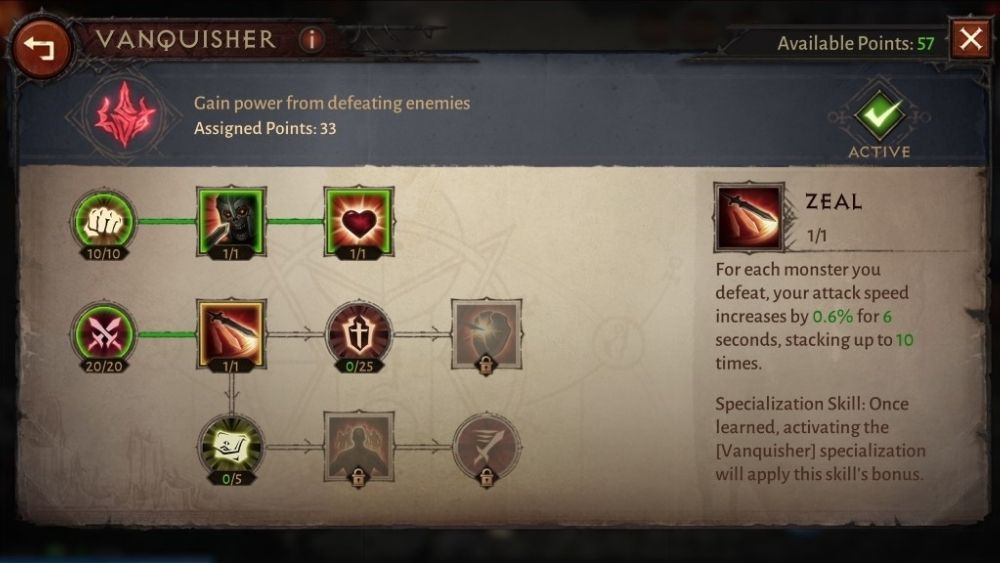1000x563 pixels.
Task: Close the Vanquisher specialization window
Action: pyautogui.click(x=970, y=40)
